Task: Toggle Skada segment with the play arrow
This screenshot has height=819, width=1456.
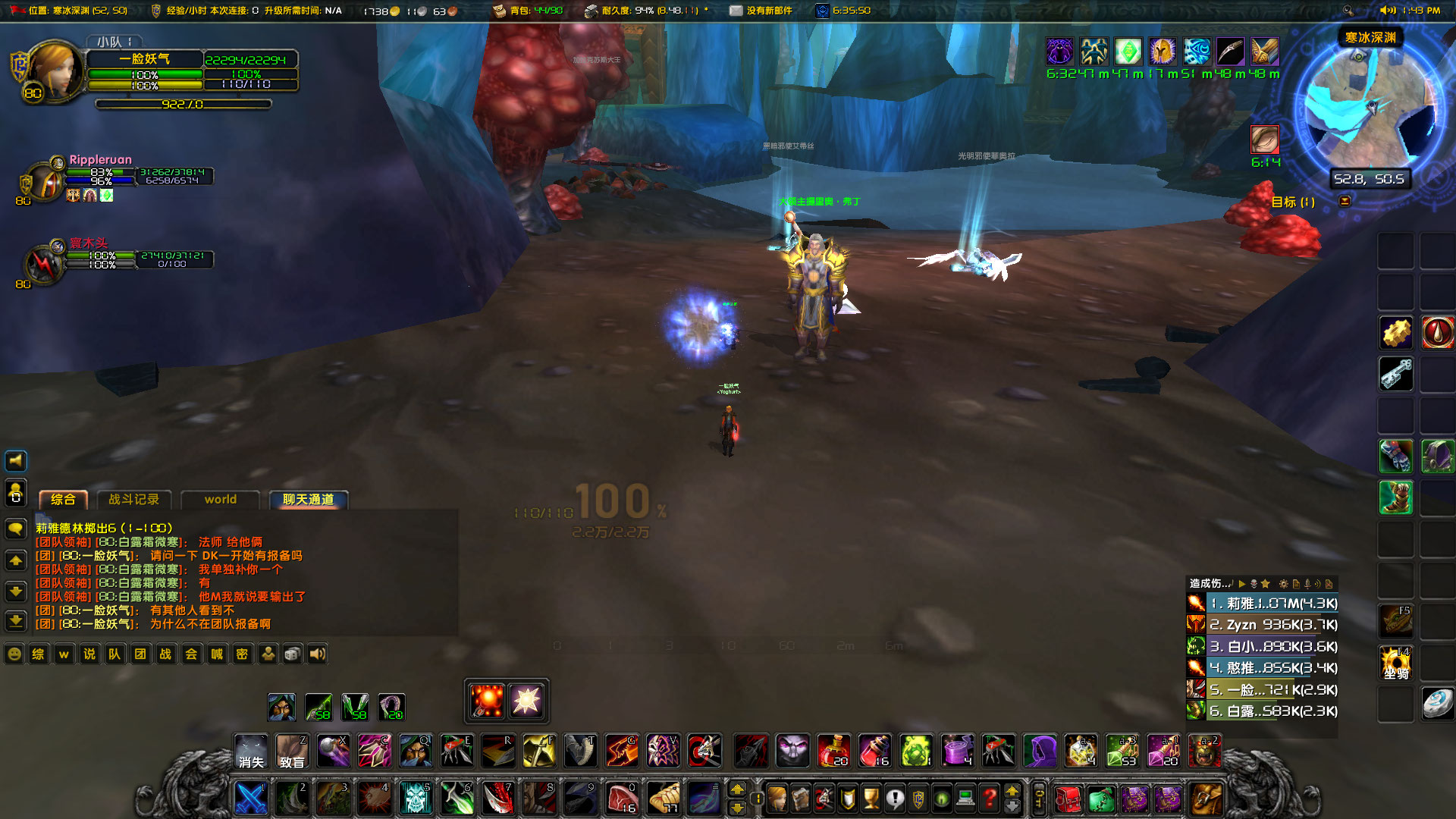Action: (x=1241, y=584)
